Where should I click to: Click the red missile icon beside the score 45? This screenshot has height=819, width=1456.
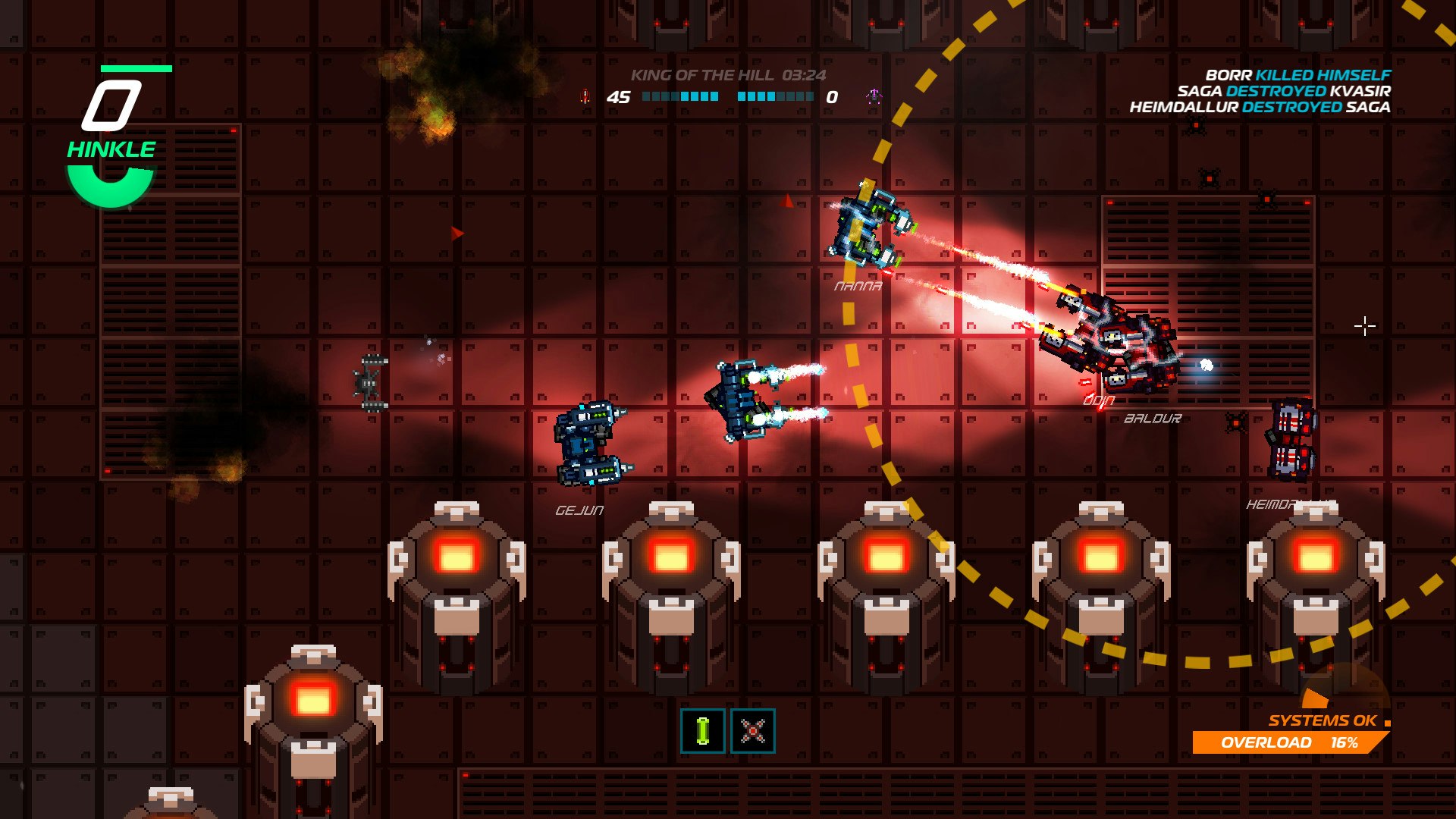coord(585,96)
